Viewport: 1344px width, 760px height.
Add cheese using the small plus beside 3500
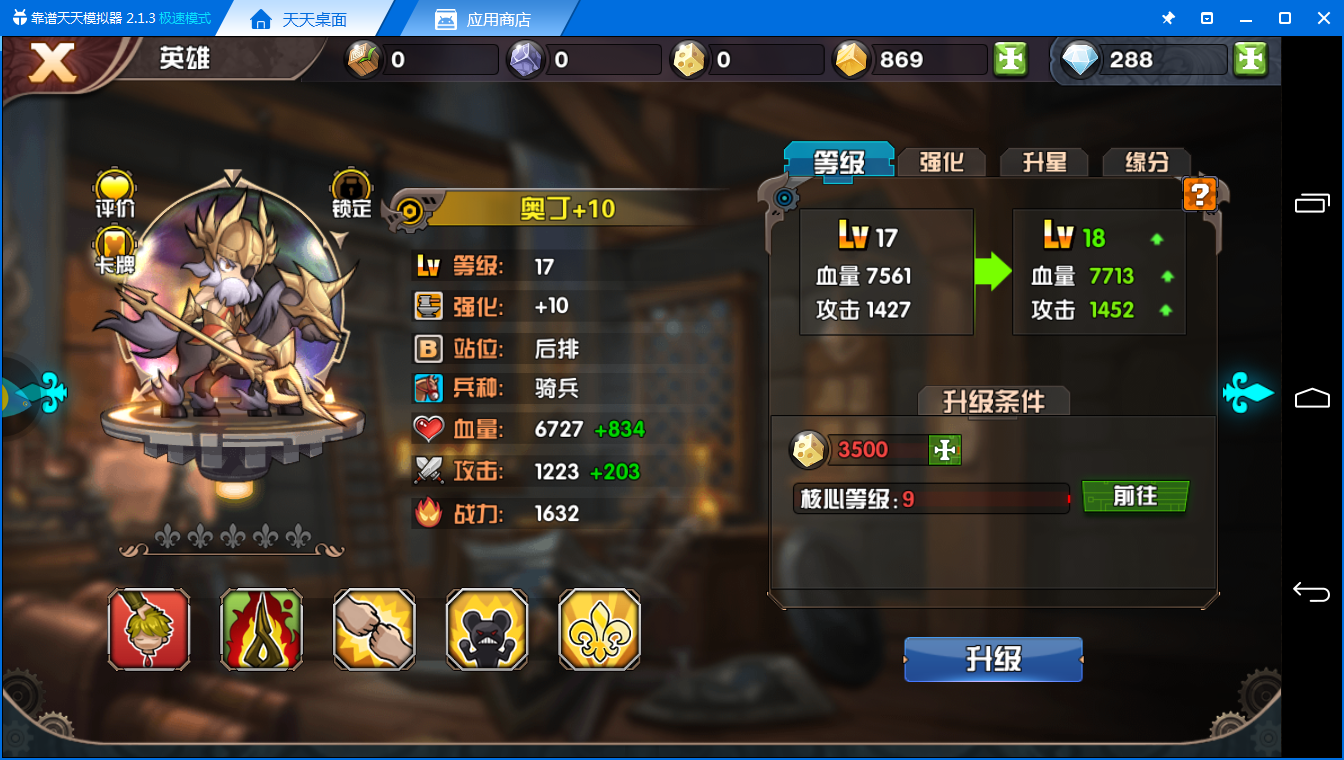point(944,450)
